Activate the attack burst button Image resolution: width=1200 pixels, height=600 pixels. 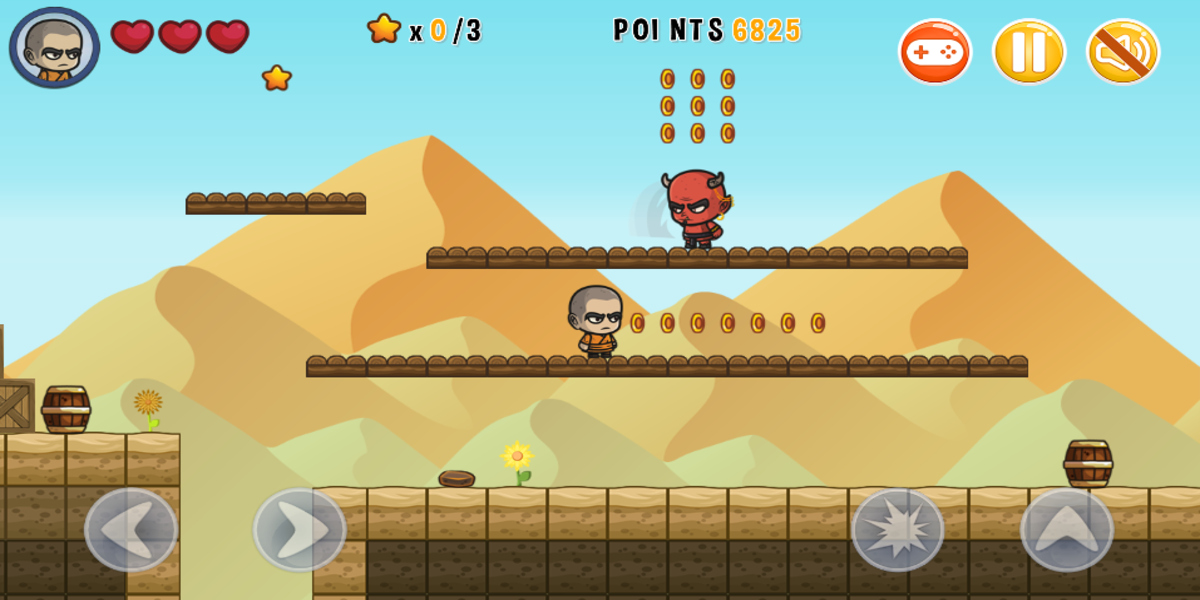[897, 529]
